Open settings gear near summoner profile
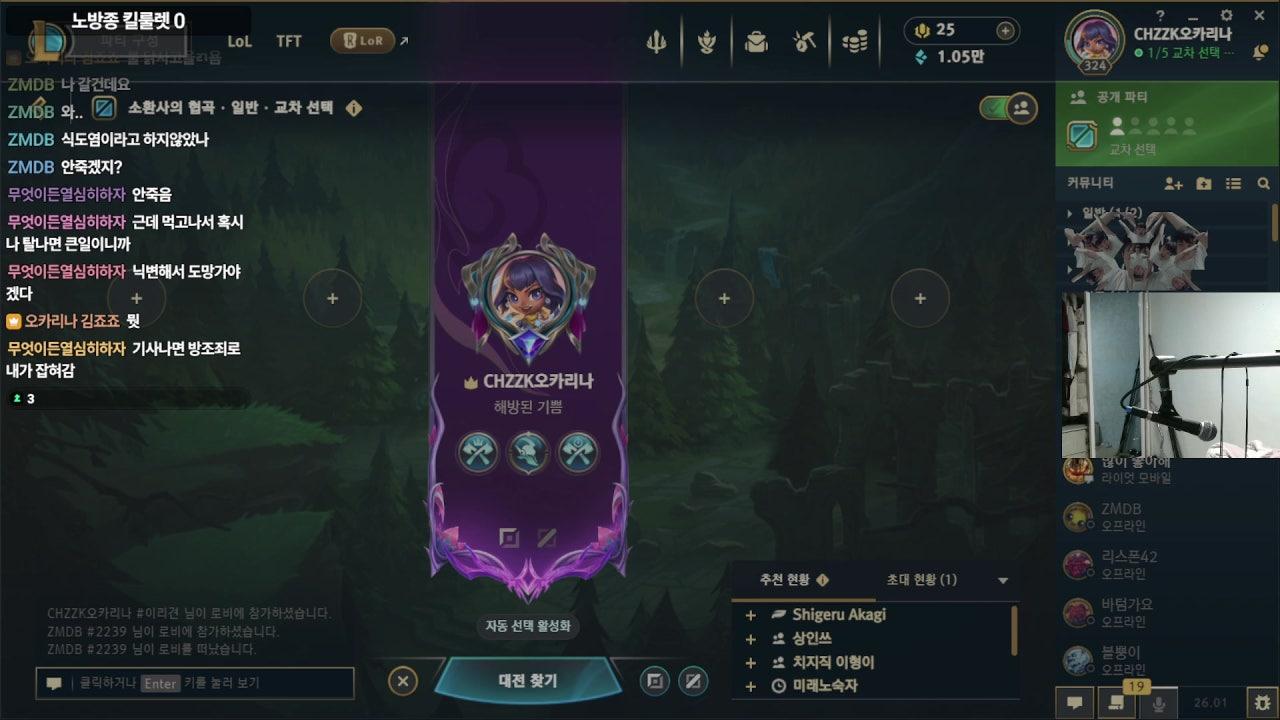 1225,17
